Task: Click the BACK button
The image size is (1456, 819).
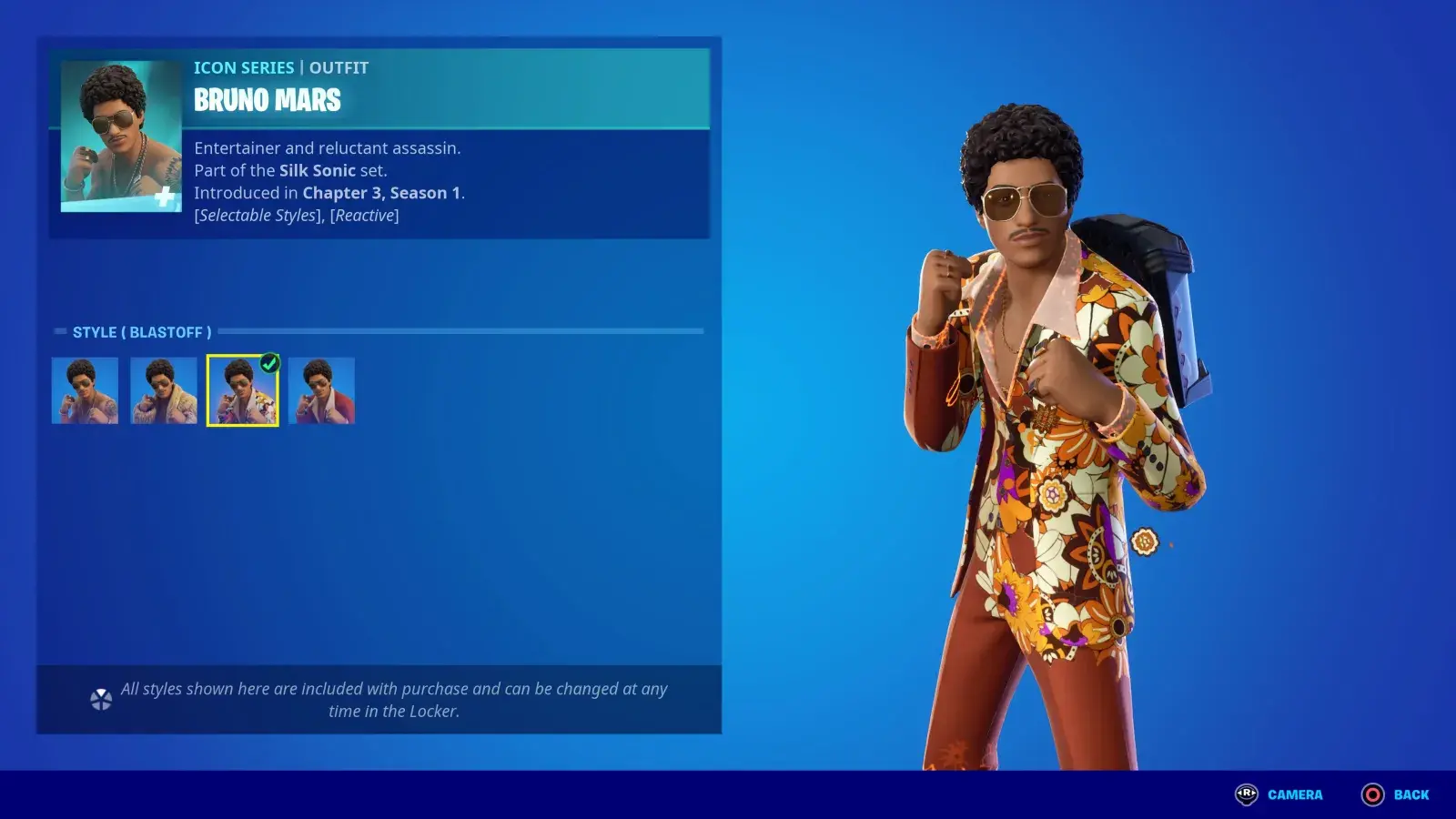Action: (x=1410, y=794)
